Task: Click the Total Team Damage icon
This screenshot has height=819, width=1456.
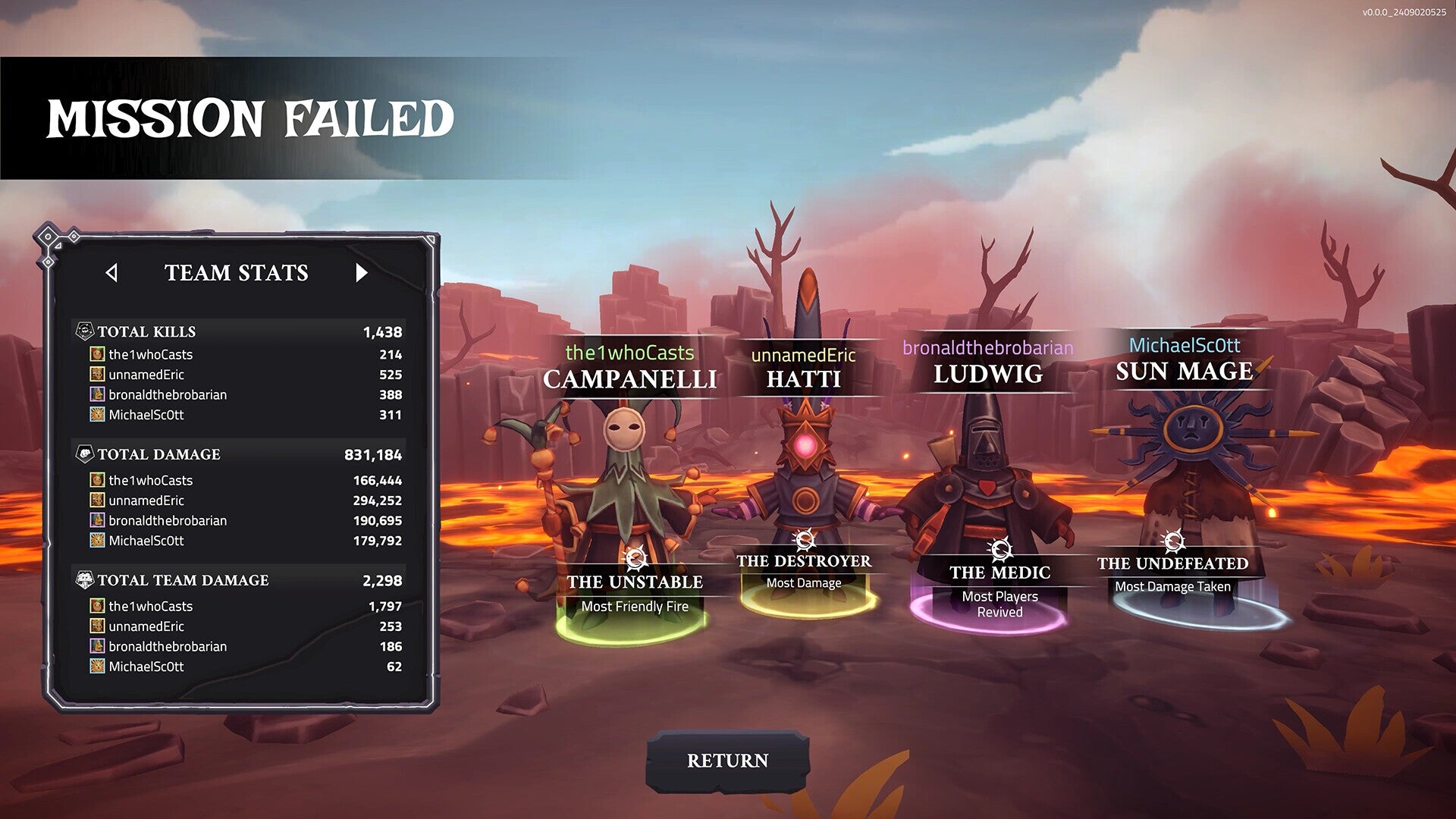Action: coord(83,580)
